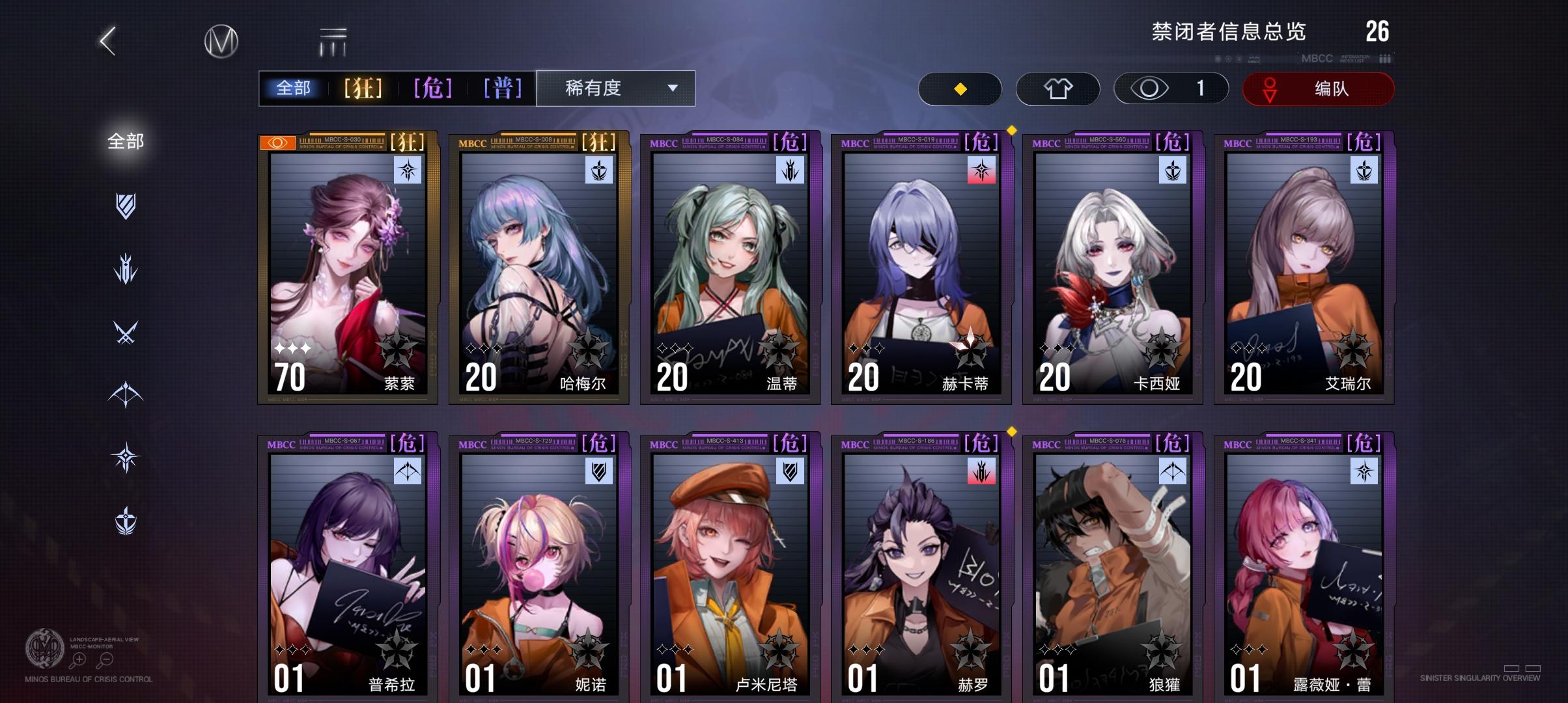This screenshot has width=1568, height=703.
Task: Click the back arrow at top left
Action: coord(107,42)
